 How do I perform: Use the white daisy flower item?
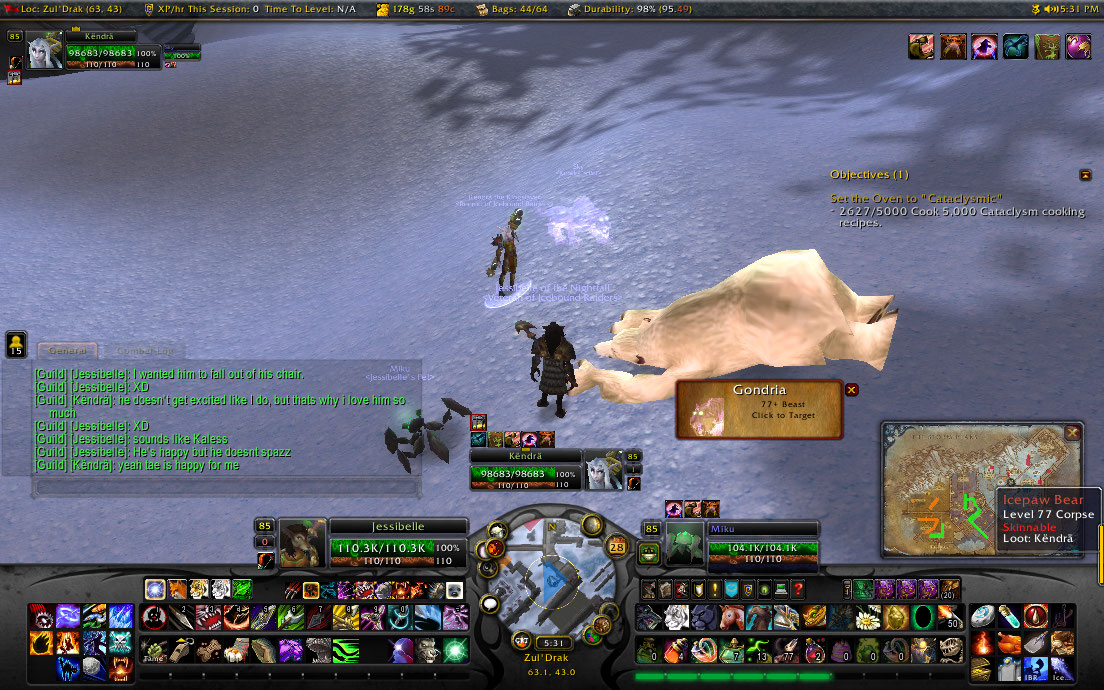pyautogui.click(x=868, y=617)
